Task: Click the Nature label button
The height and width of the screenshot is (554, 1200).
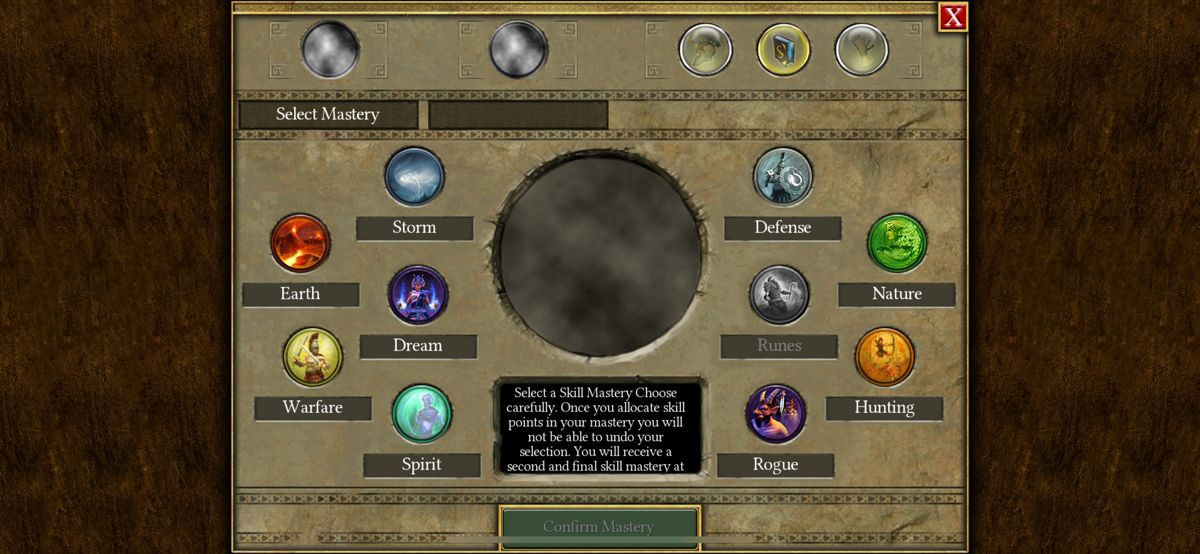Action: 897,294
